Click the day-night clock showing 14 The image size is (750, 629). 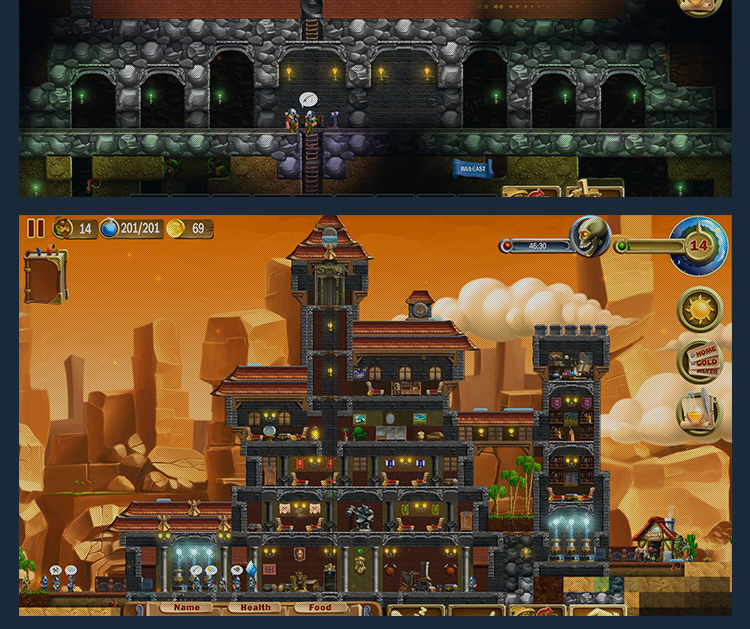(x=698, y=245)
